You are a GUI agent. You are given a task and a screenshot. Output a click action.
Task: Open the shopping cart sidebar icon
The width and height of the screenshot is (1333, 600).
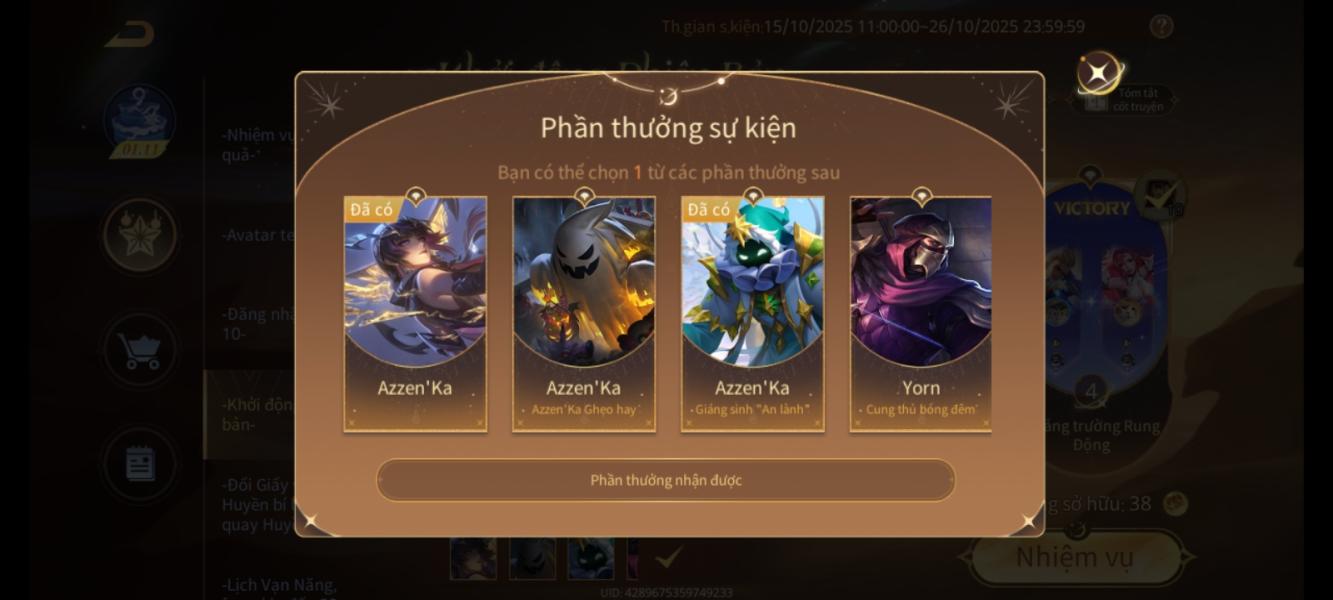pos(140,350)
